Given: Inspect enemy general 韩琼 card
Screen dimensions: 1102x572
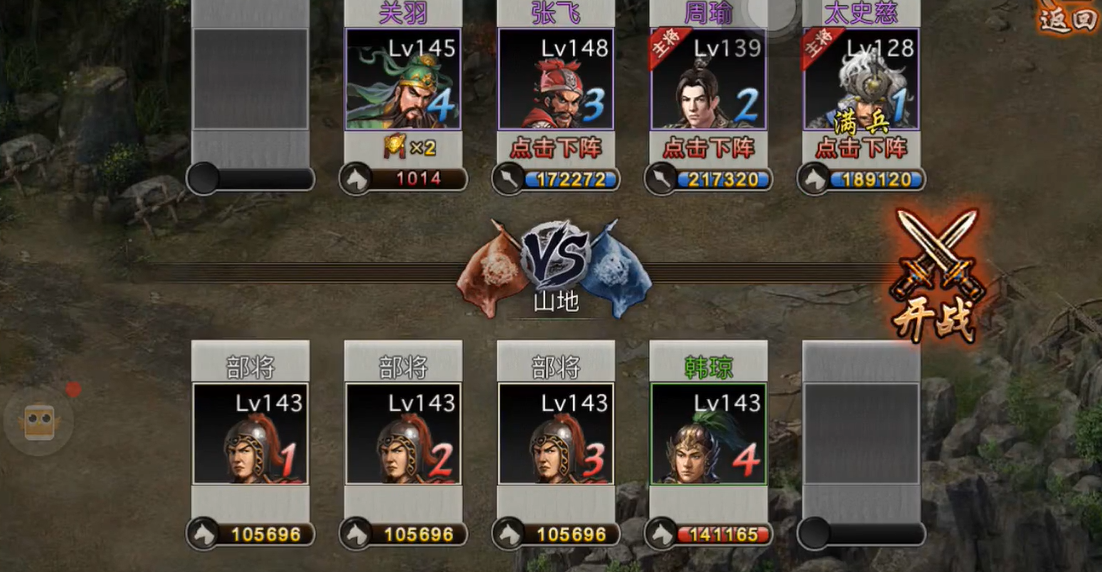Looking at the screenshot, I should pyautogui.click(x=708, y=434).
